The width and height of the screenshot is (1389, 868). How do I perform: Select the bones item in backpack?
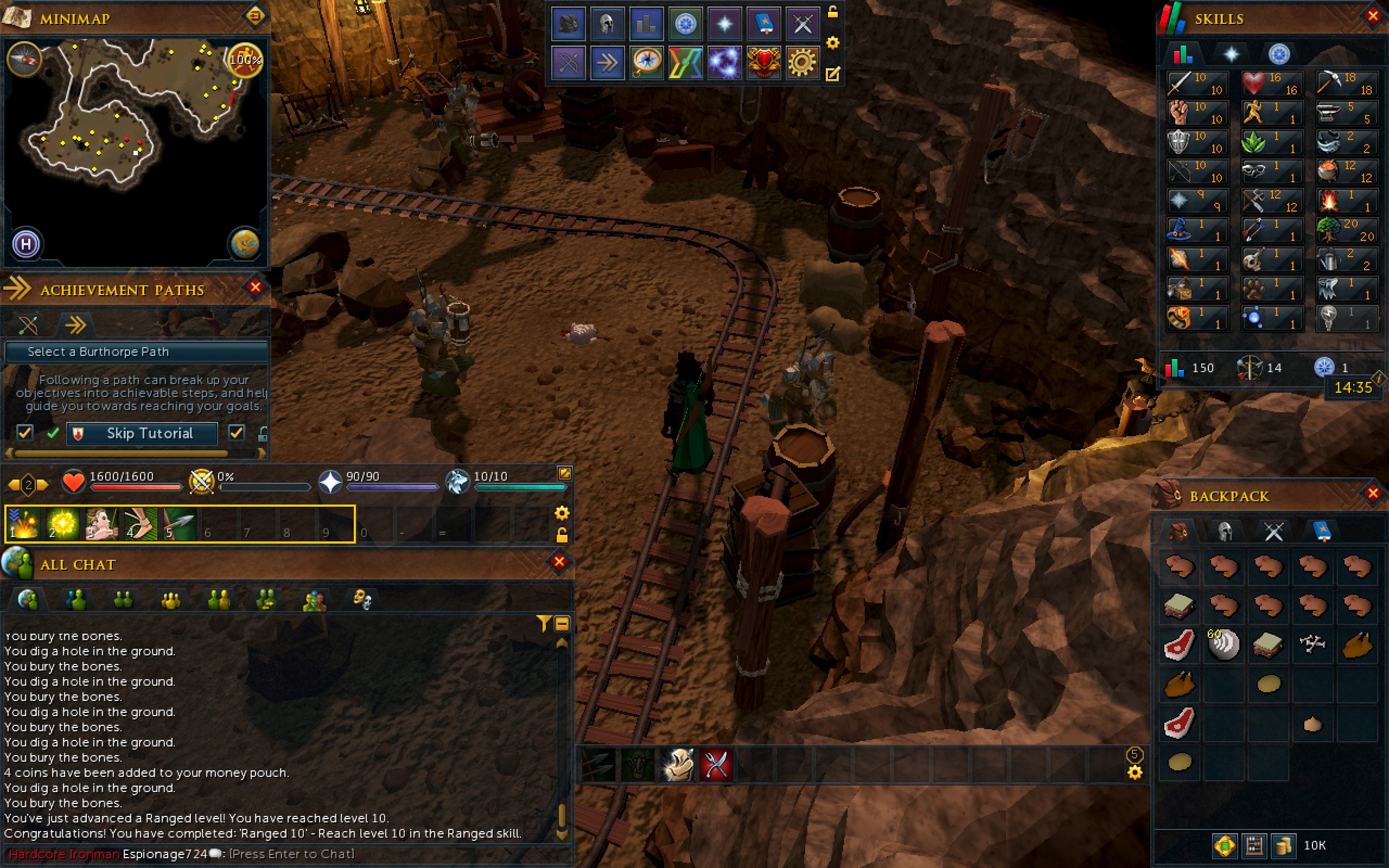click(x=1312, y=644)
